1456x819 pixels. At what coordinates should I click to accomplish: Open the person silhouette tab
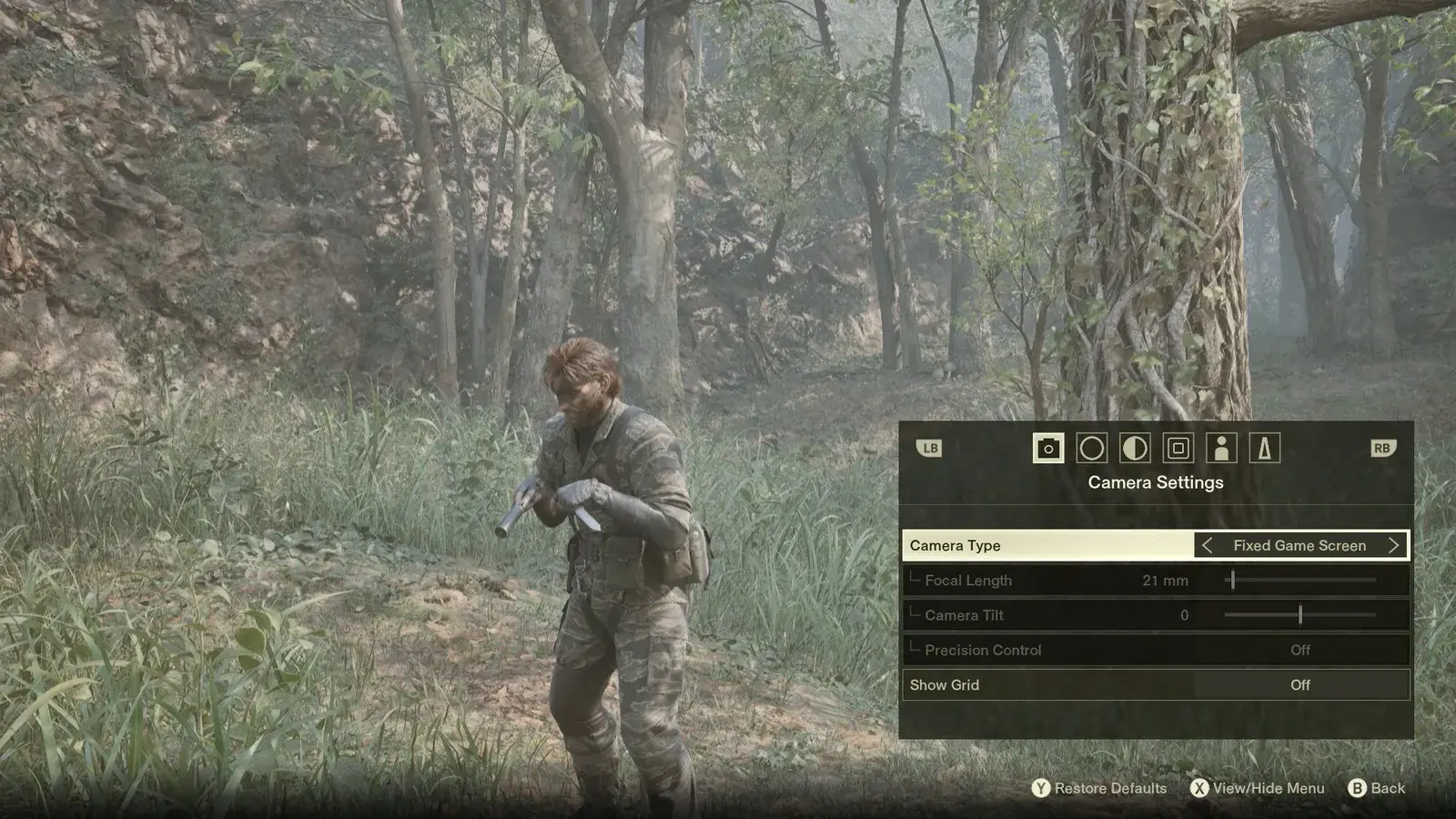(1221, 448)
